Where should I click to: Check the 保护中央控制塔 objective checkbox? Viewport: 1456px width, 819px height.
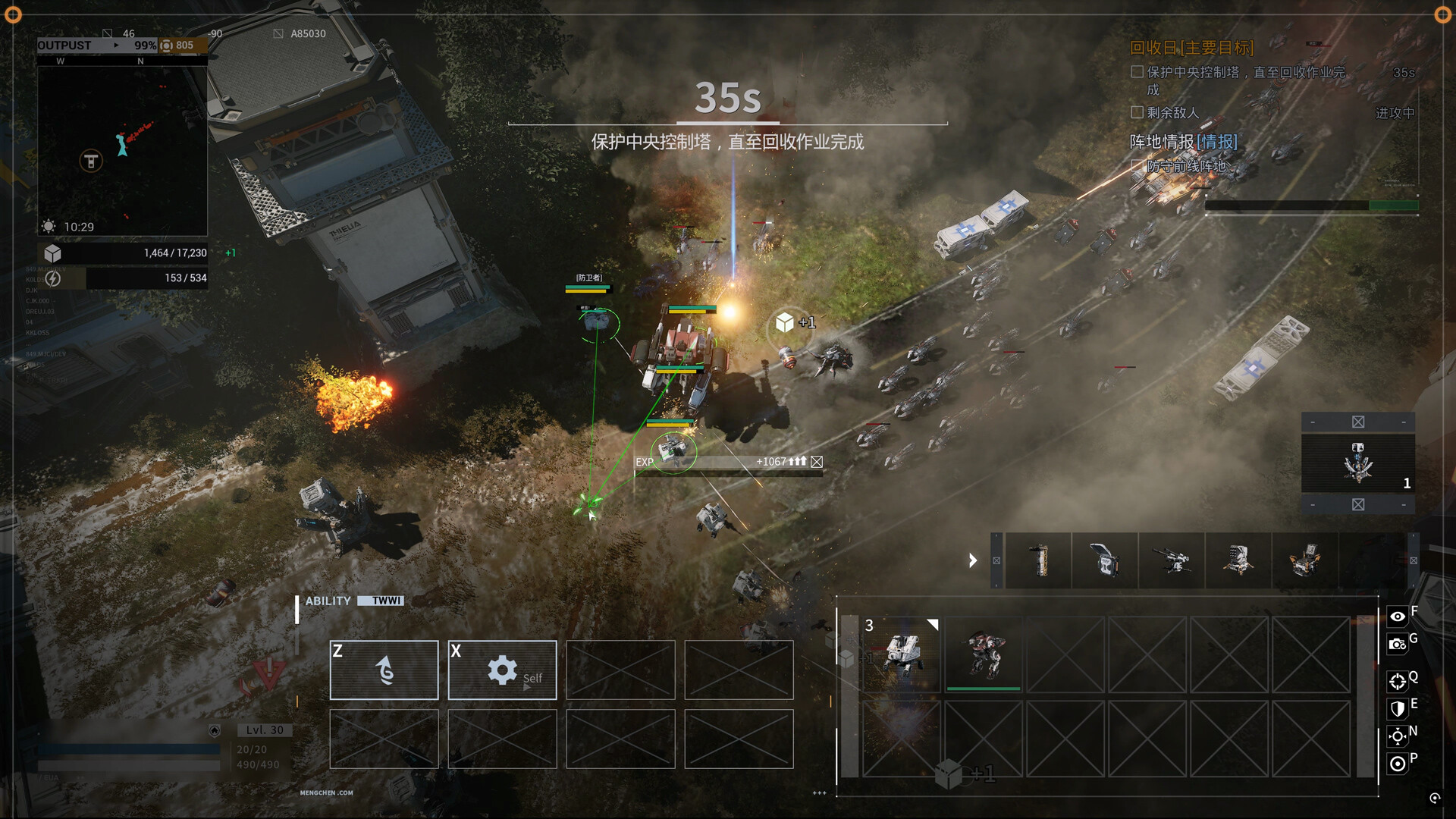point(1136,71)
